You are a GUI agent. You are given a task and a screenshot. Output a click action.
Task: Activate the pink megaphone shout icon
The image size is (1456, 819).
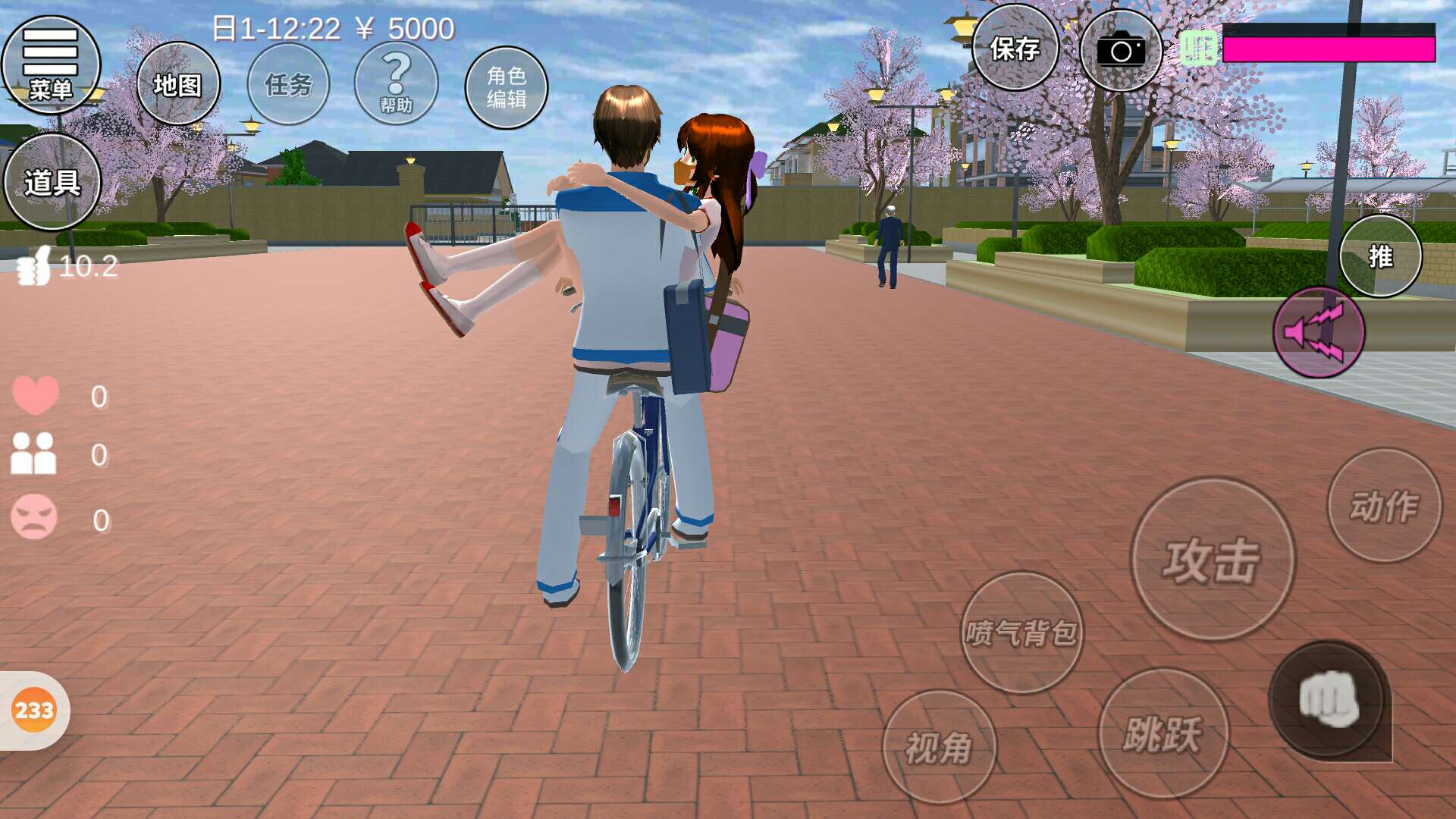pos(1318,332)
